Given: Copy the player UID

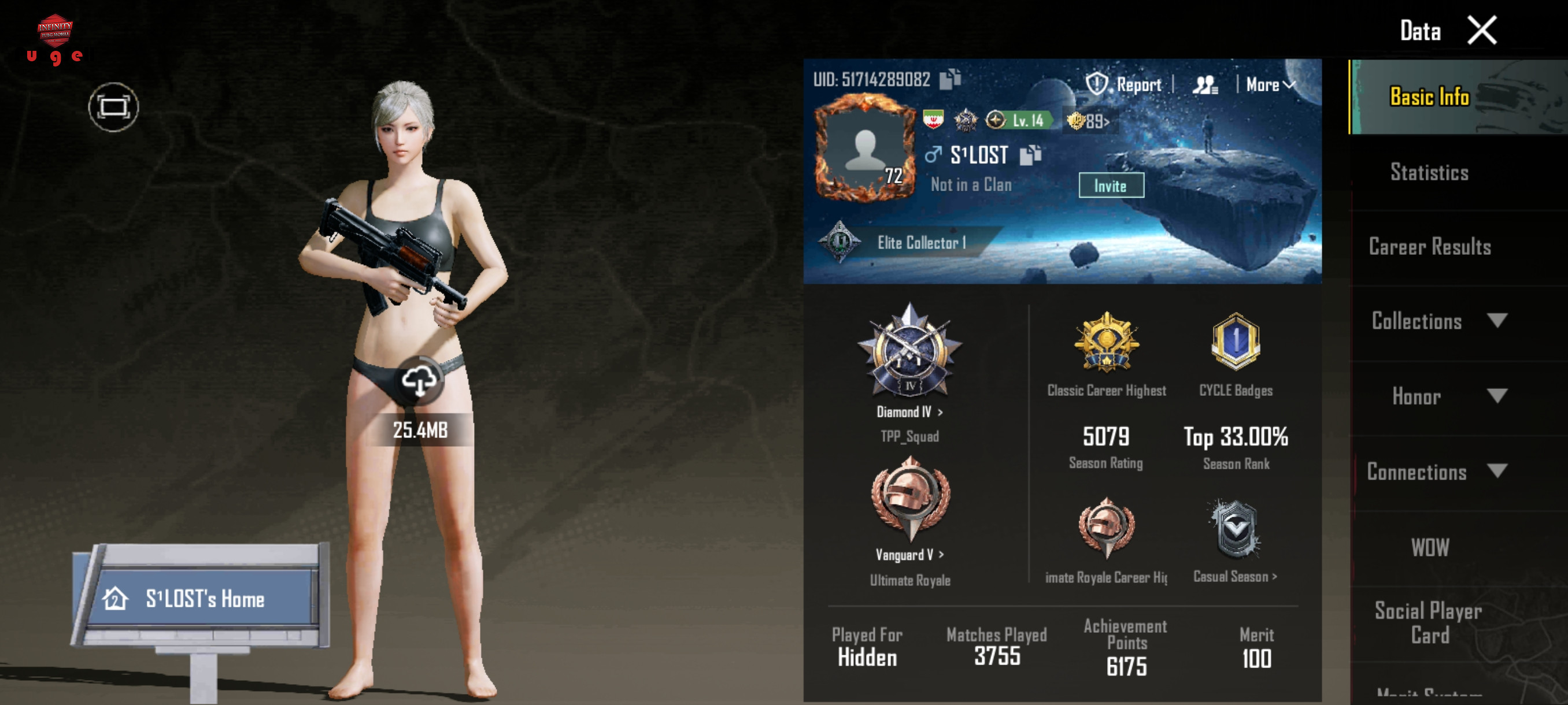Looking at the screenshot, I should [x=949, y=79].
